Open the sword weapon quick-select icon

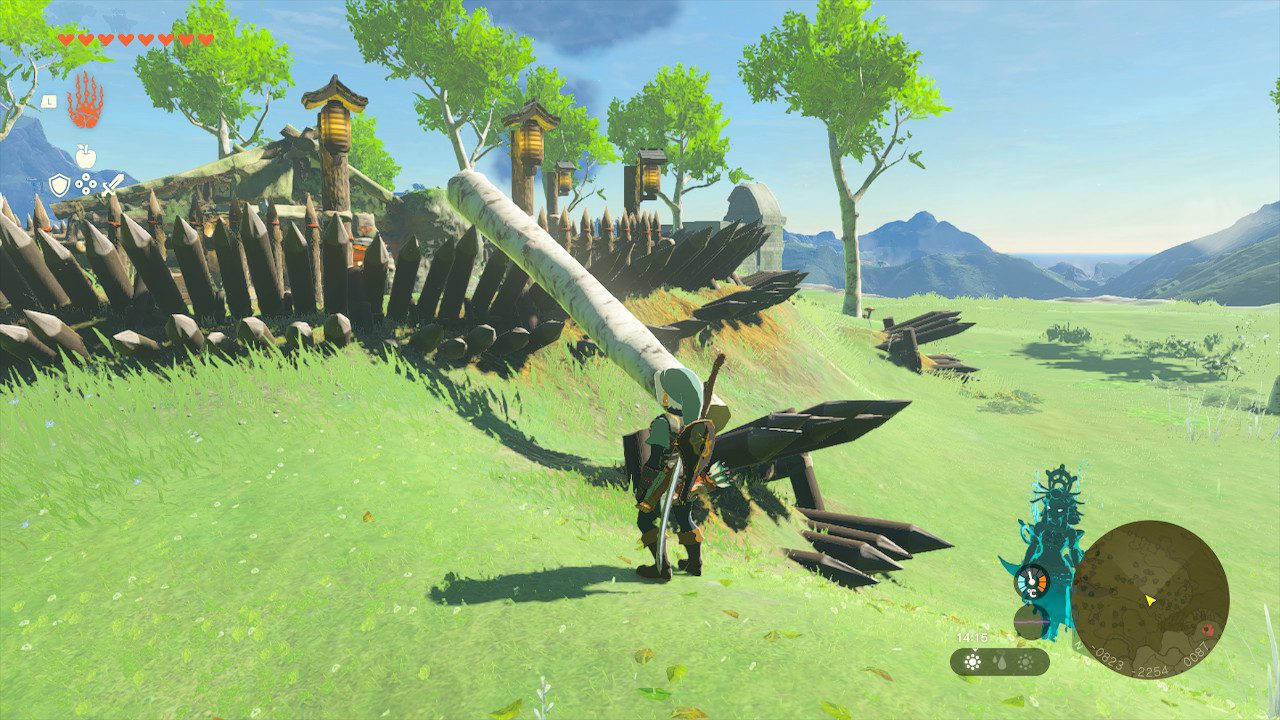click(x=111, y=185)
